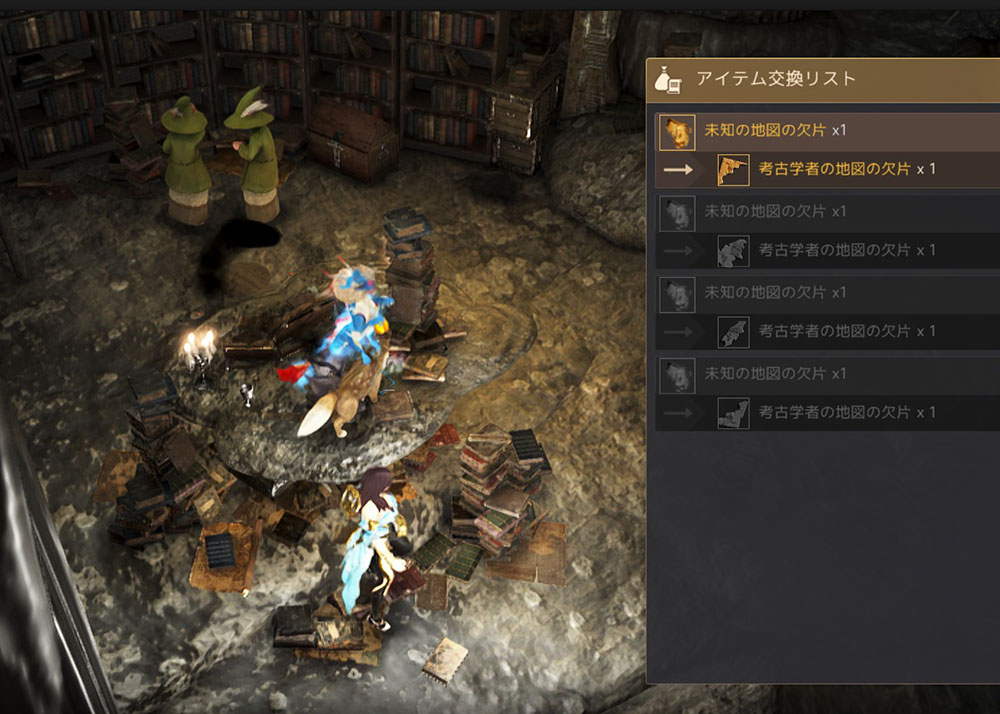Image resolution: width=1000 pixels, height=714 pixels.
Task: Click the golden archaeologist map fragment icon
Action: (x=733, y=170)
